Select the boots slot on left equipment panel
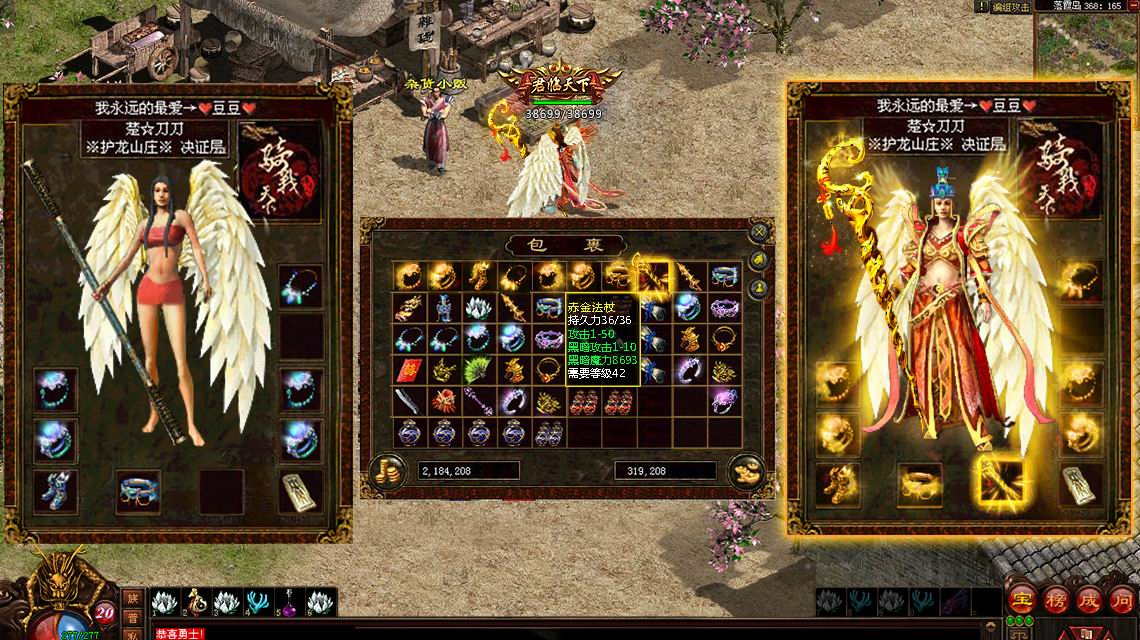 pyautogui.click(x=55, y=489)
